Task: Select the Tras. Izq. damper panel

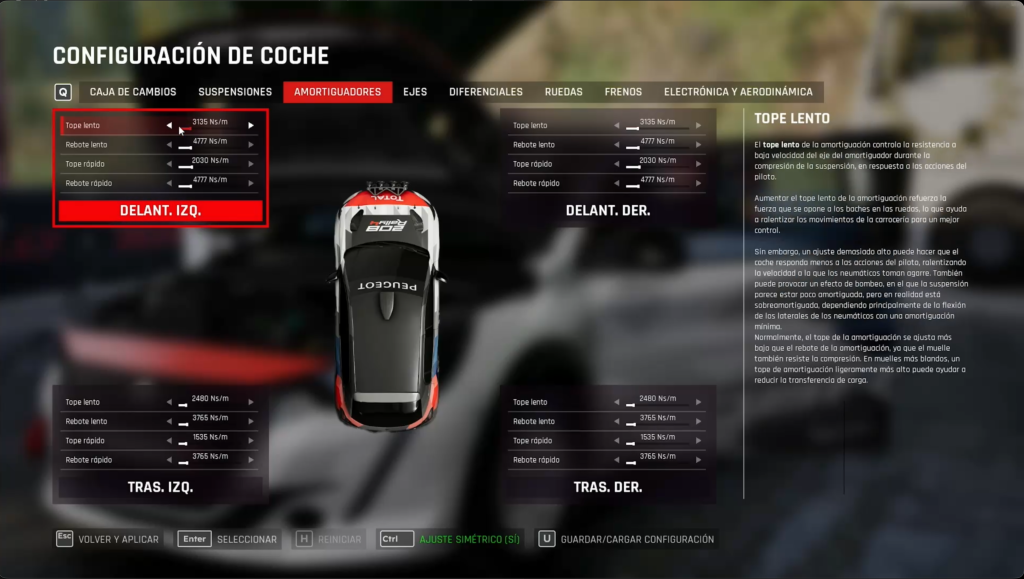Action: [x=160, y=488]
